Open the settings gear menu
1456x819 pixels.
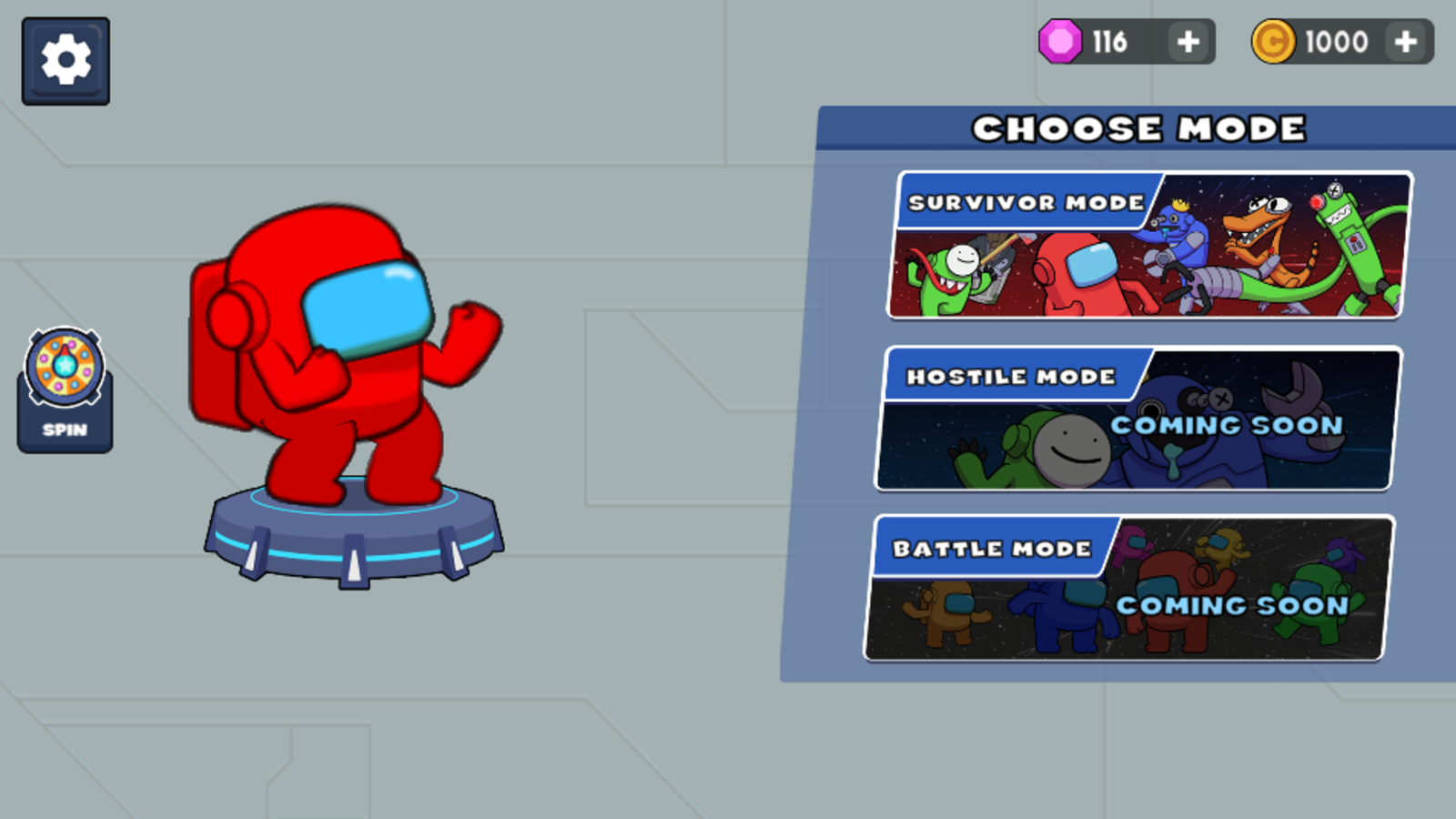pyautogui.click(x=65, y=58)
